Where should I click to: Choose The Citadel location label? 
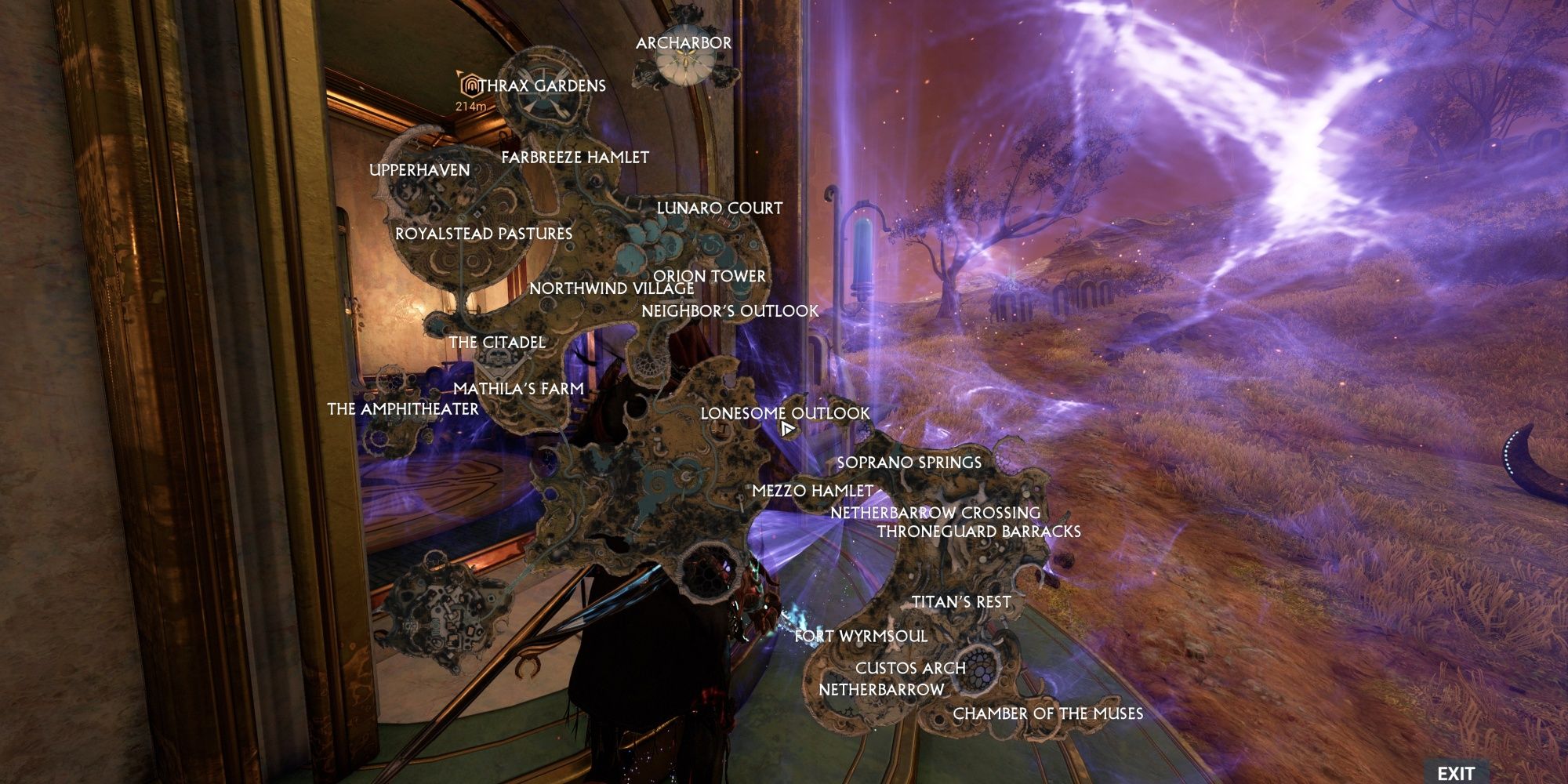coord(497,343)
